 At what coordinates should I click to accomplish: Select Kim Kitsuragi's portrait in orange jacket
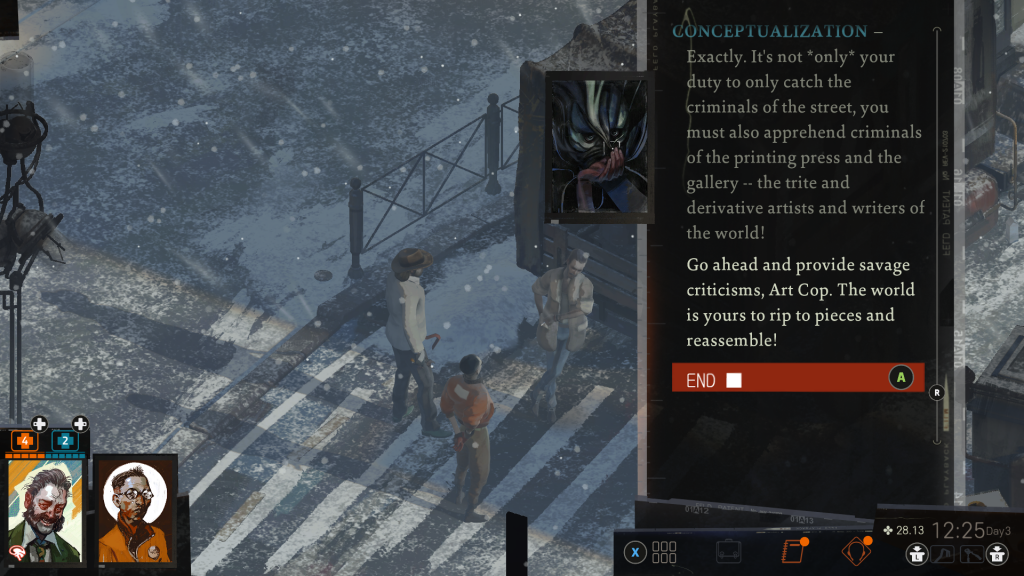(135, 509)
